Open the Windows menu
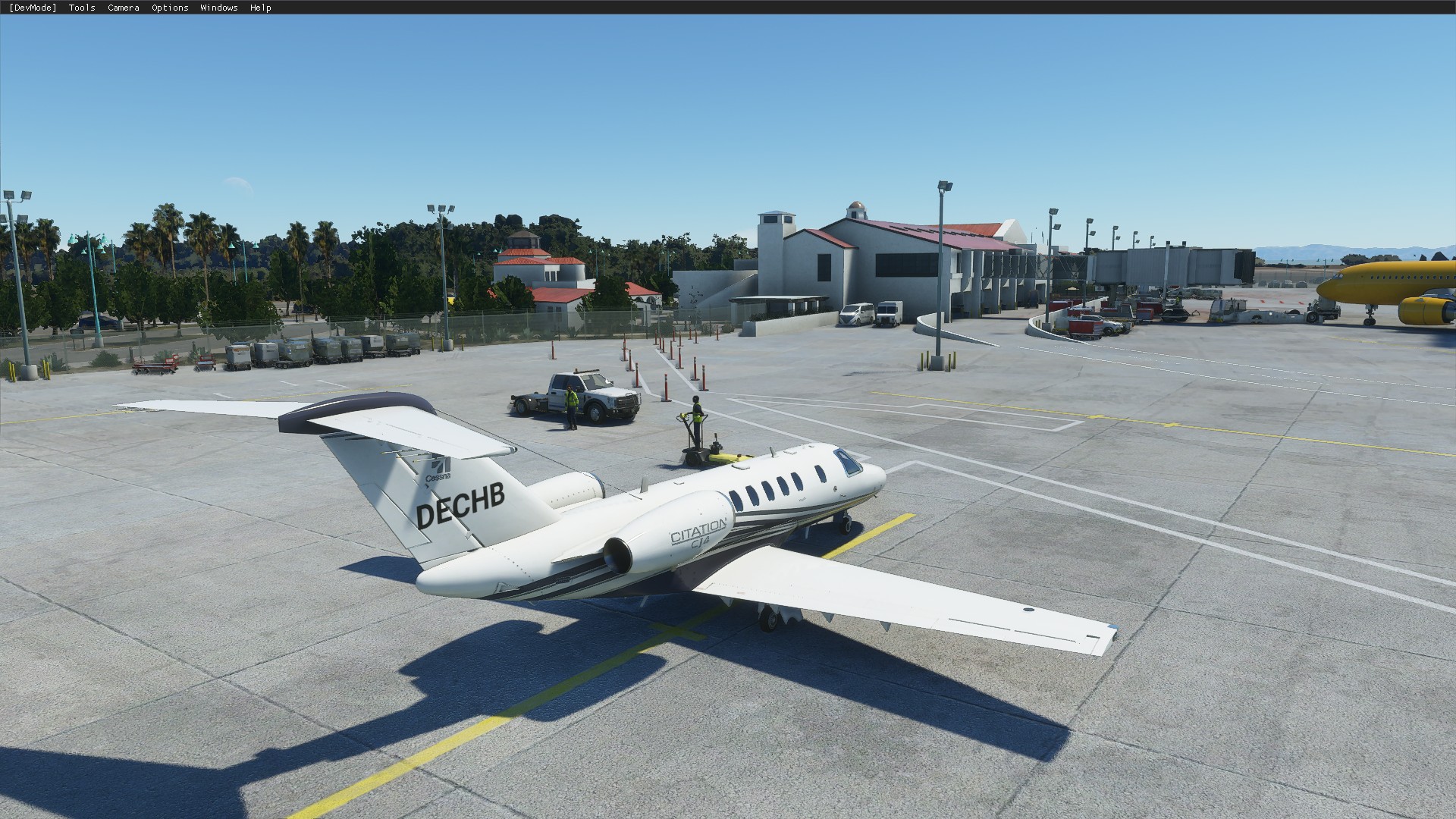The height and width of the screenshot is (819, 1456). (x=218, y=8)
